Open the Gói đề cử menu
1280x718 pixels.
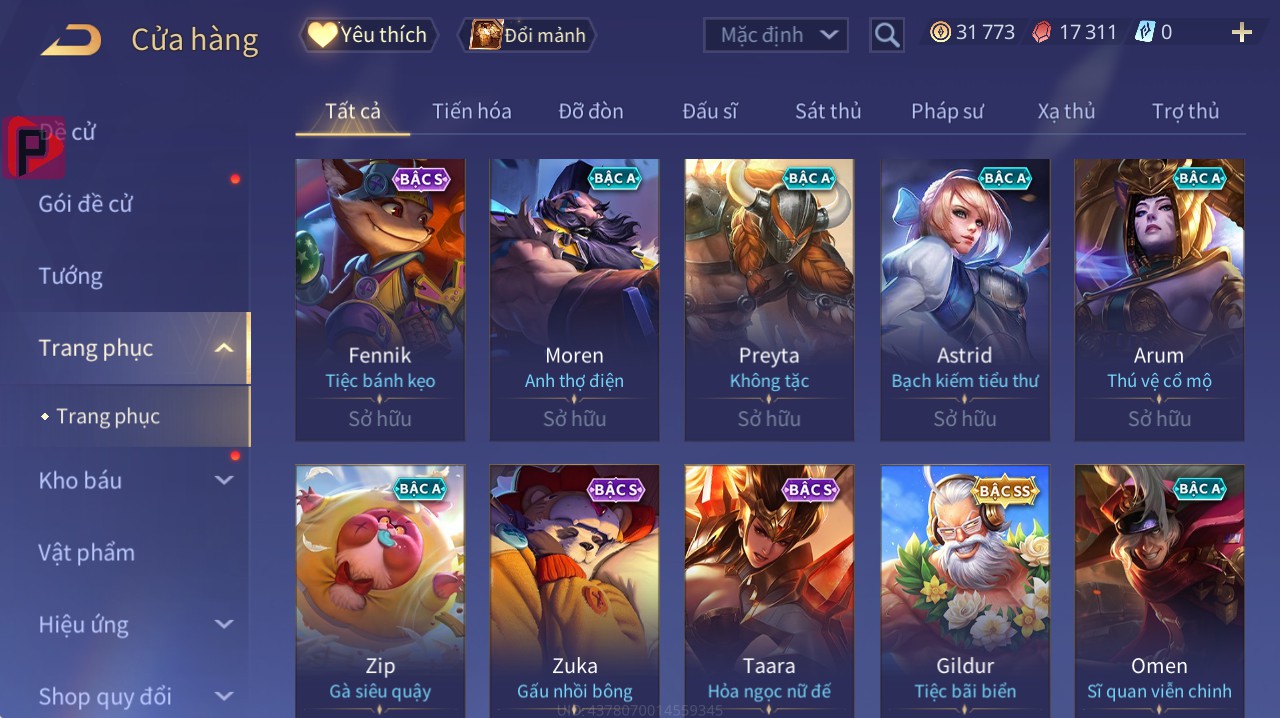(x=86, y=204)
